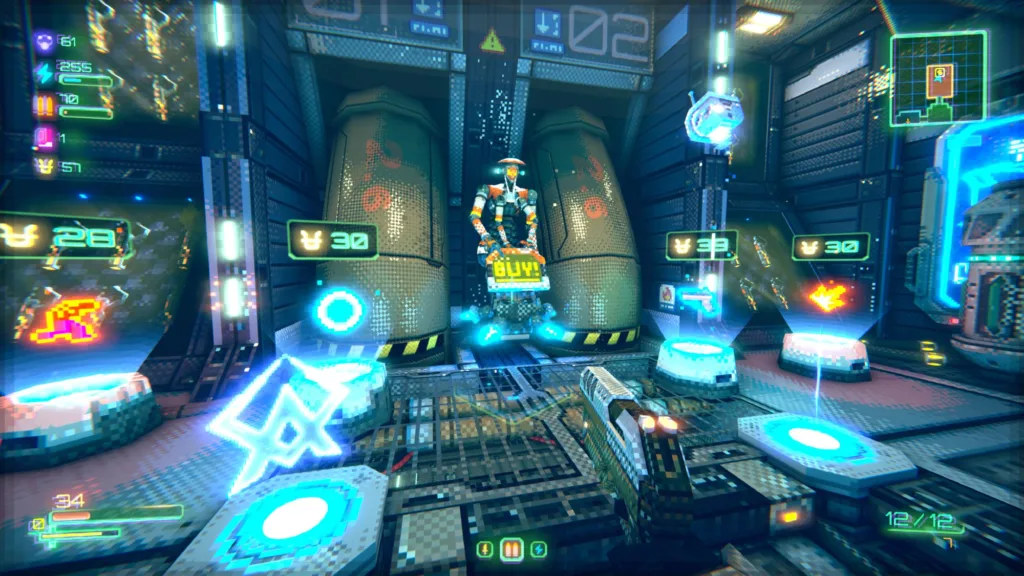
Task: Choose the yellow melee sword slot
Action: click(485, 549)
